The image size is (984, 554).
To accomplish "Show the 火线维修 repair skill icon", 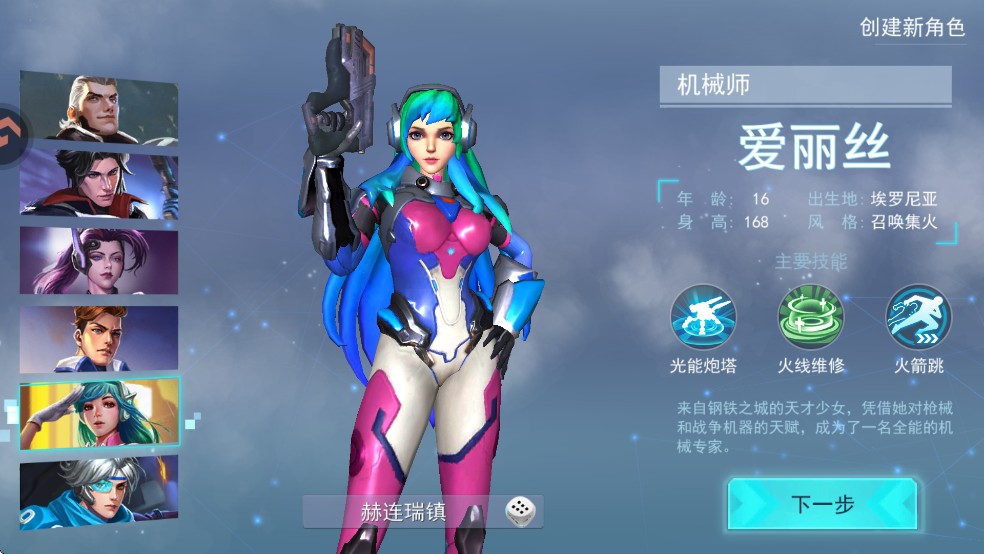I will [811, 317].
